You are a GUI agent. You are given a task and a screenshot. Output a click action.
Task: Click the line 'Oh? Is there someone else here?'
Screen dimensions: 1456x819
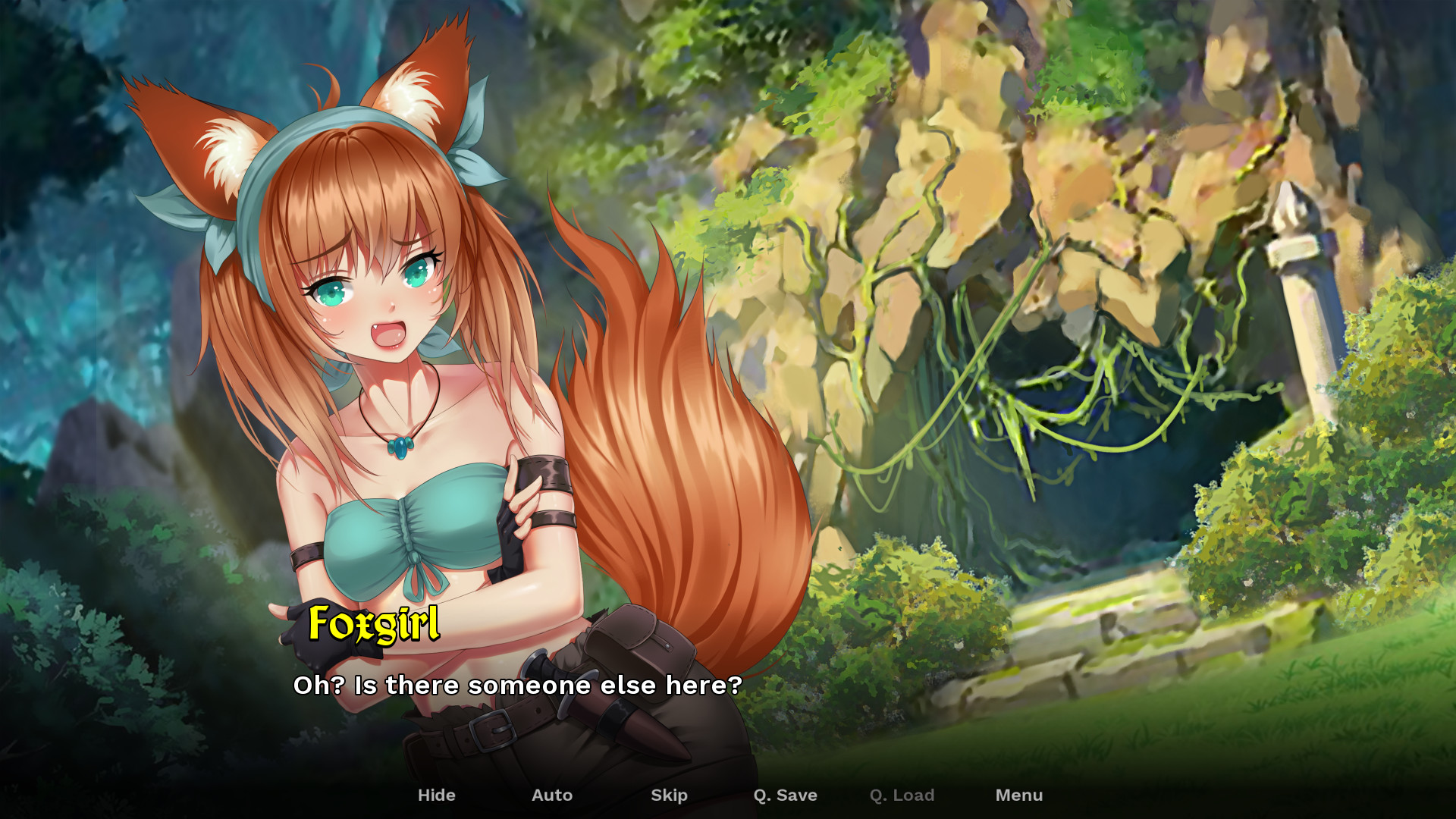(518, 686)
